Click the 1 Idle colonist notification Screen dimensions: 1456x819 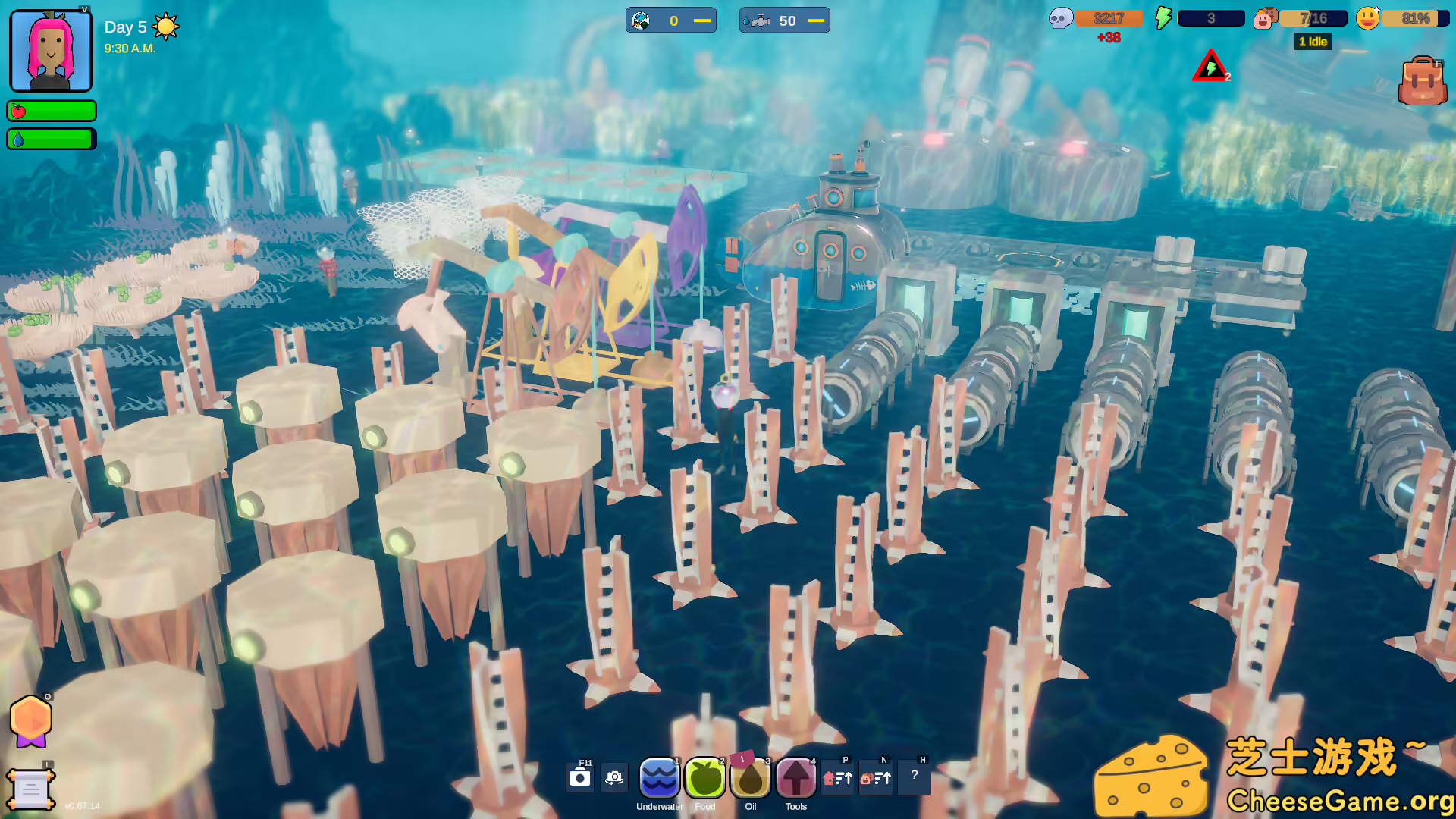pyautogui.click(x=1313, y=42)
